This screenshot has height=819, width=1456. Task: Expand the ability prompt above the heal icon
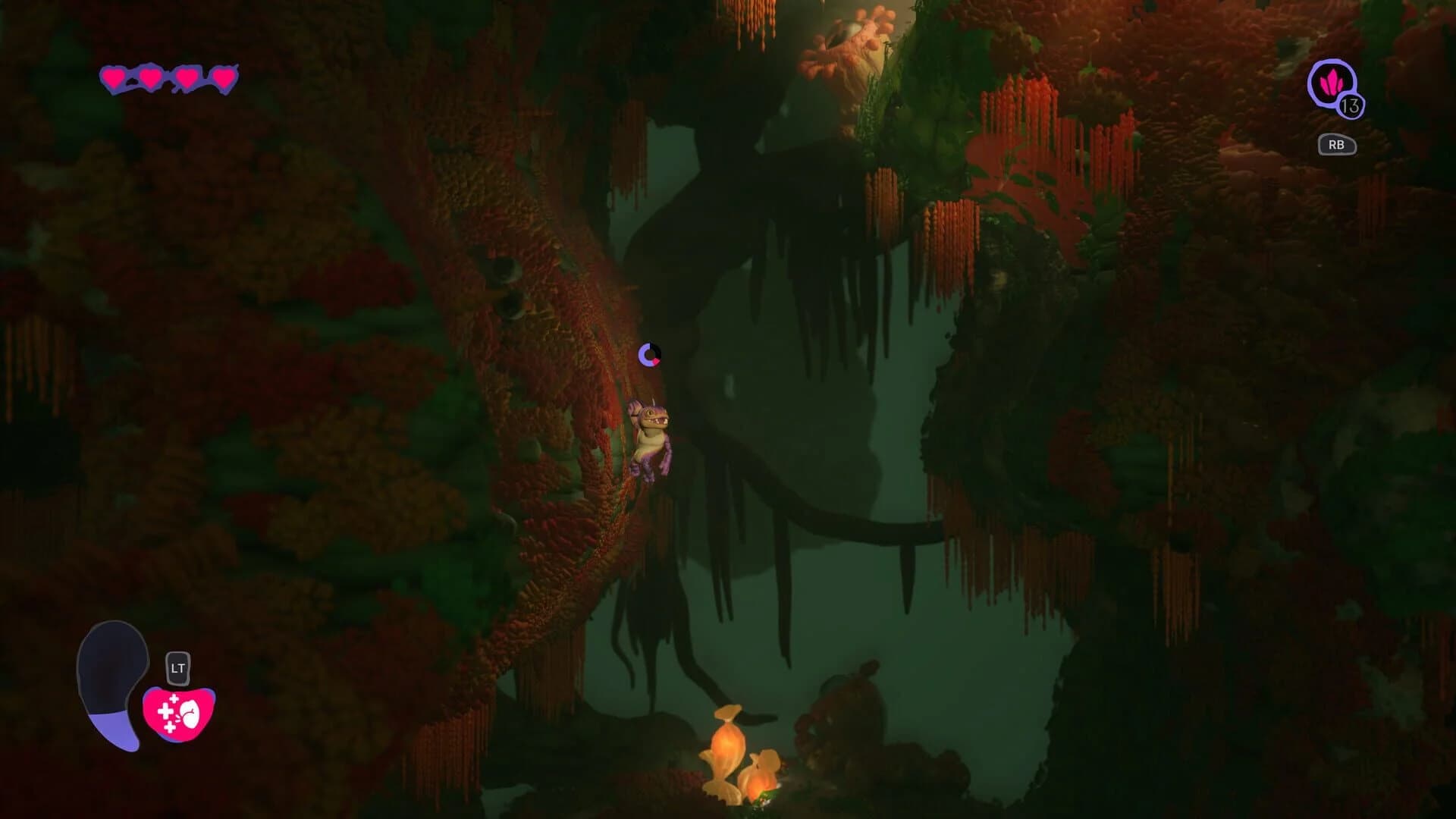[177, 667]
